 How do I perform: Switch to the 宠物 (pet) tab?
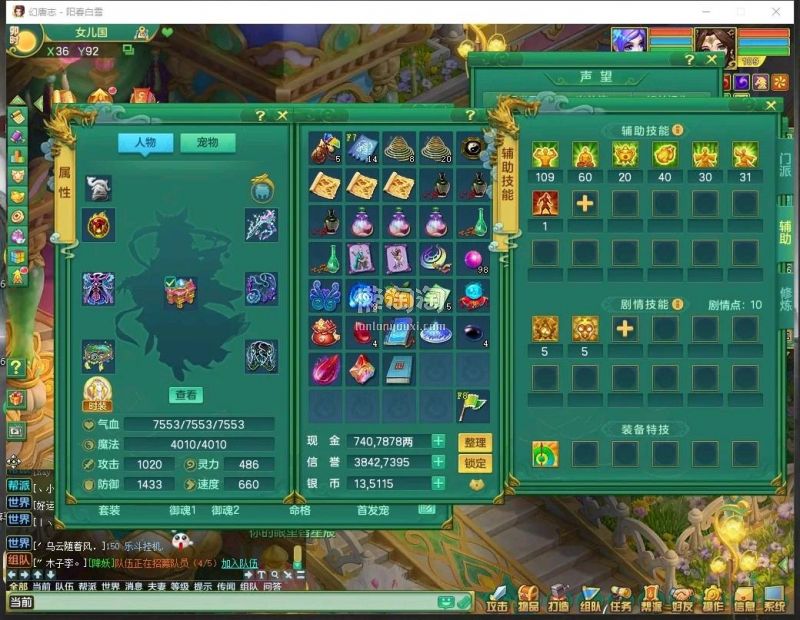coord(208,143)
